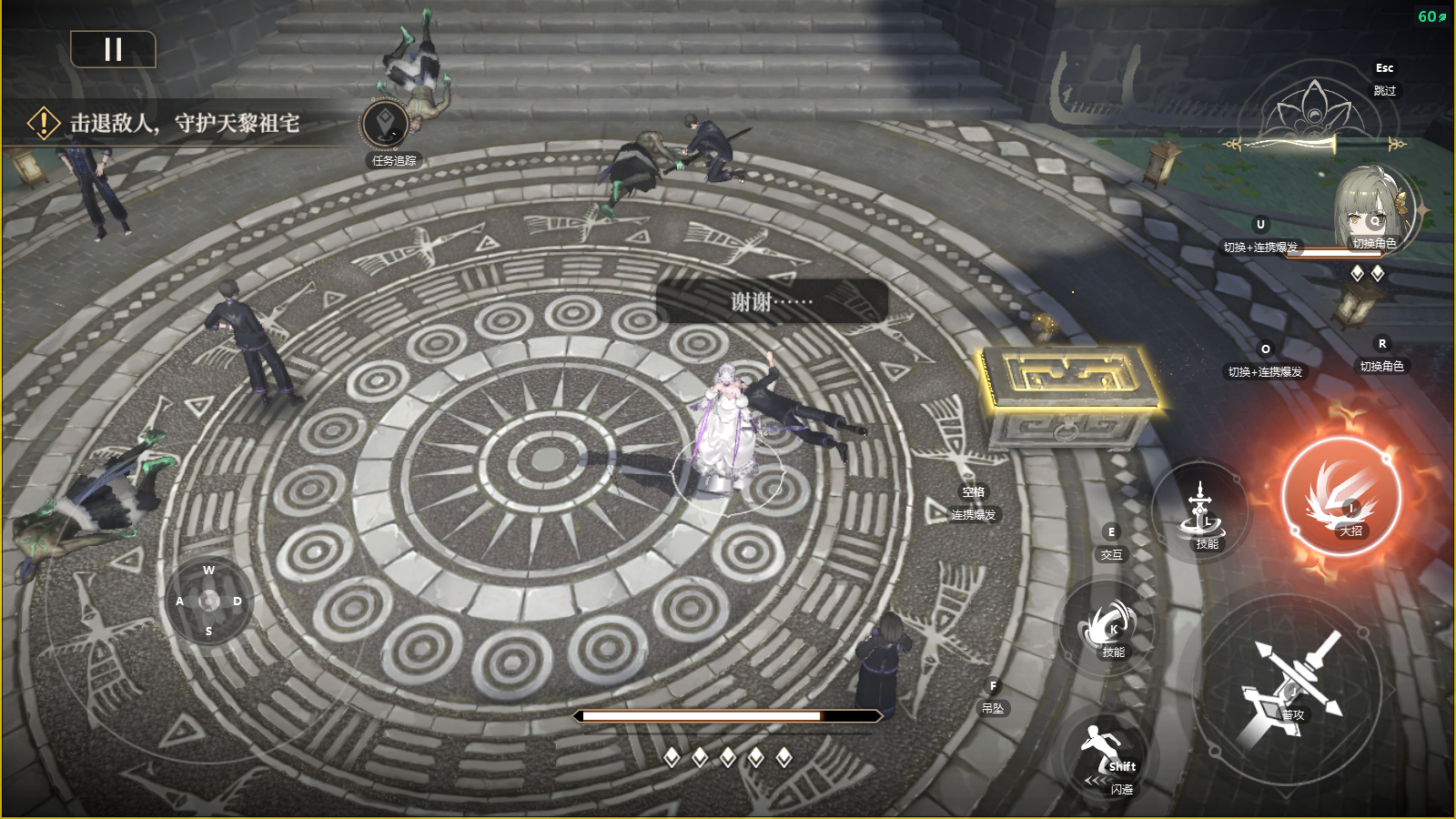Viewport: 1456px width, 819px height.
Task: Click the virtual movement joystick center
Action: (x=209, y=601)
